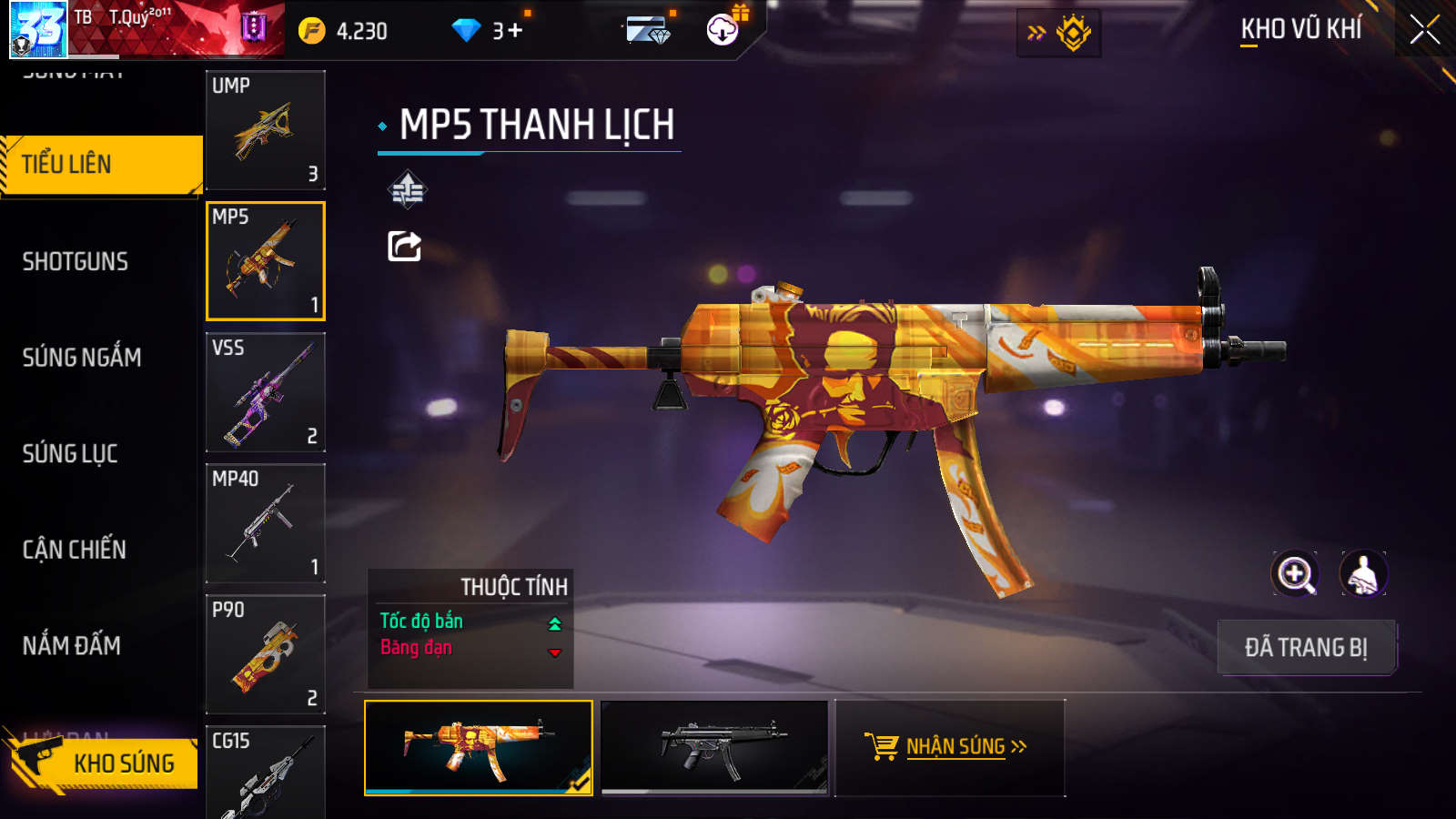Viewport: 1456px width, 819px height.
Task: Select the MP5 weapon tile
Action: (266, 261)
